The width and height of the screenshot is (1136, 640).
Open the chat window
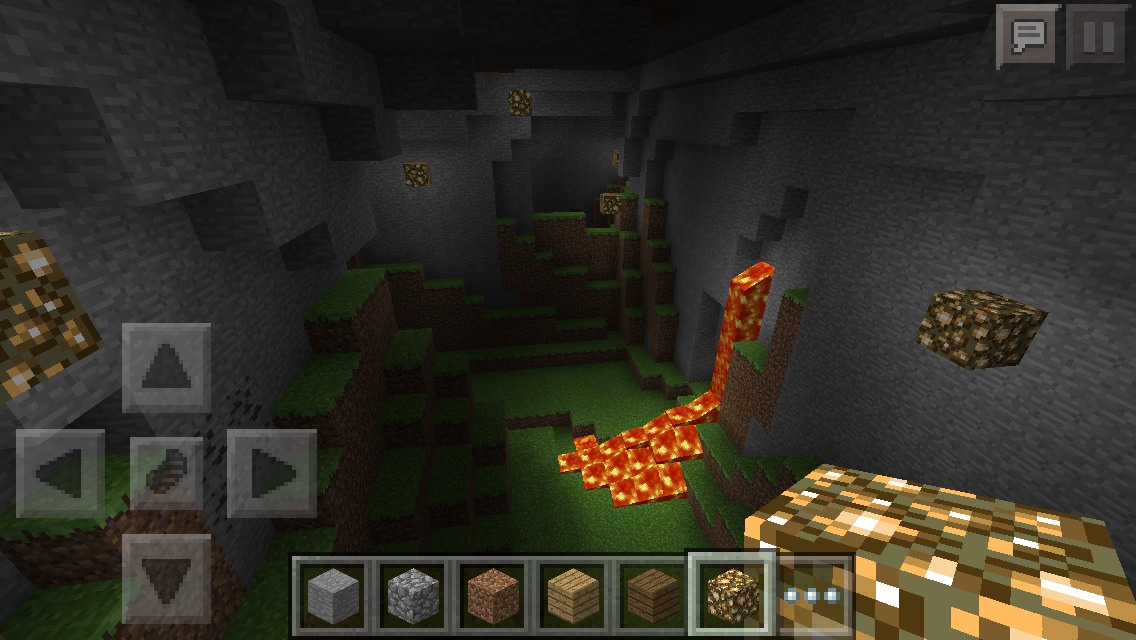(x=1028, y=37)
